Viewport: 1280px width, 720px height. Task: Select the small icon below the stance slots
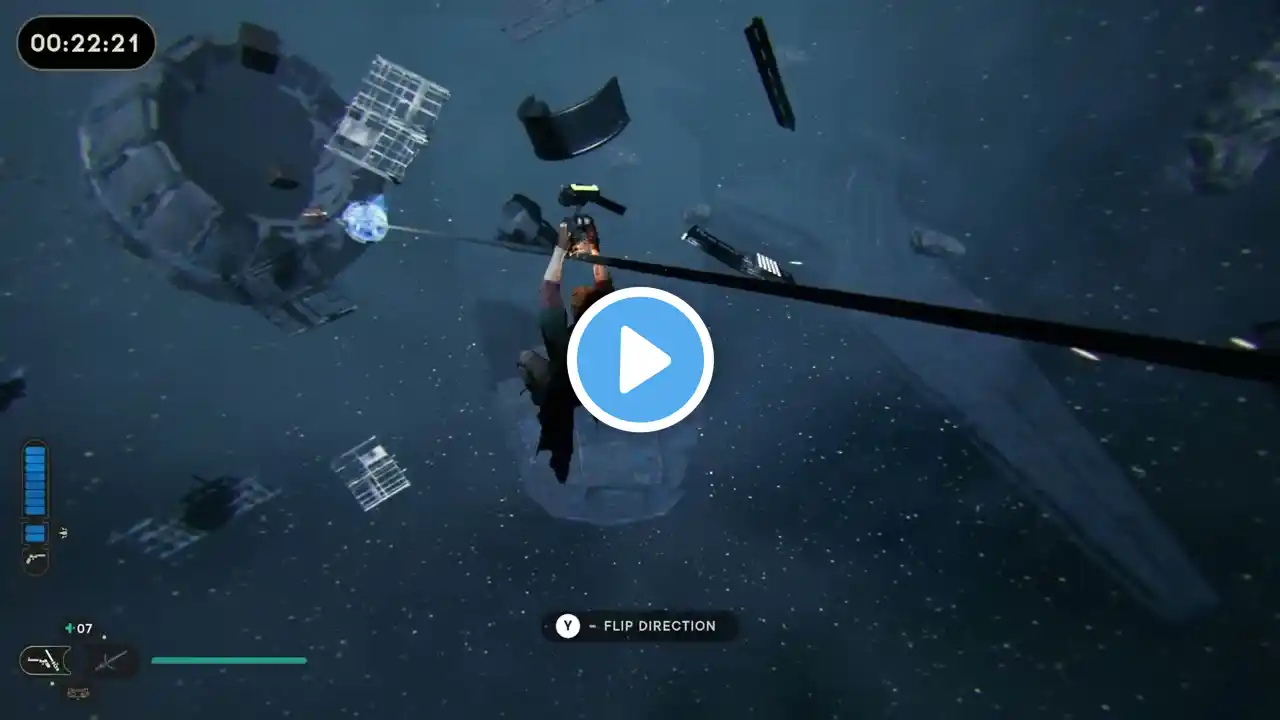point(77,692)
